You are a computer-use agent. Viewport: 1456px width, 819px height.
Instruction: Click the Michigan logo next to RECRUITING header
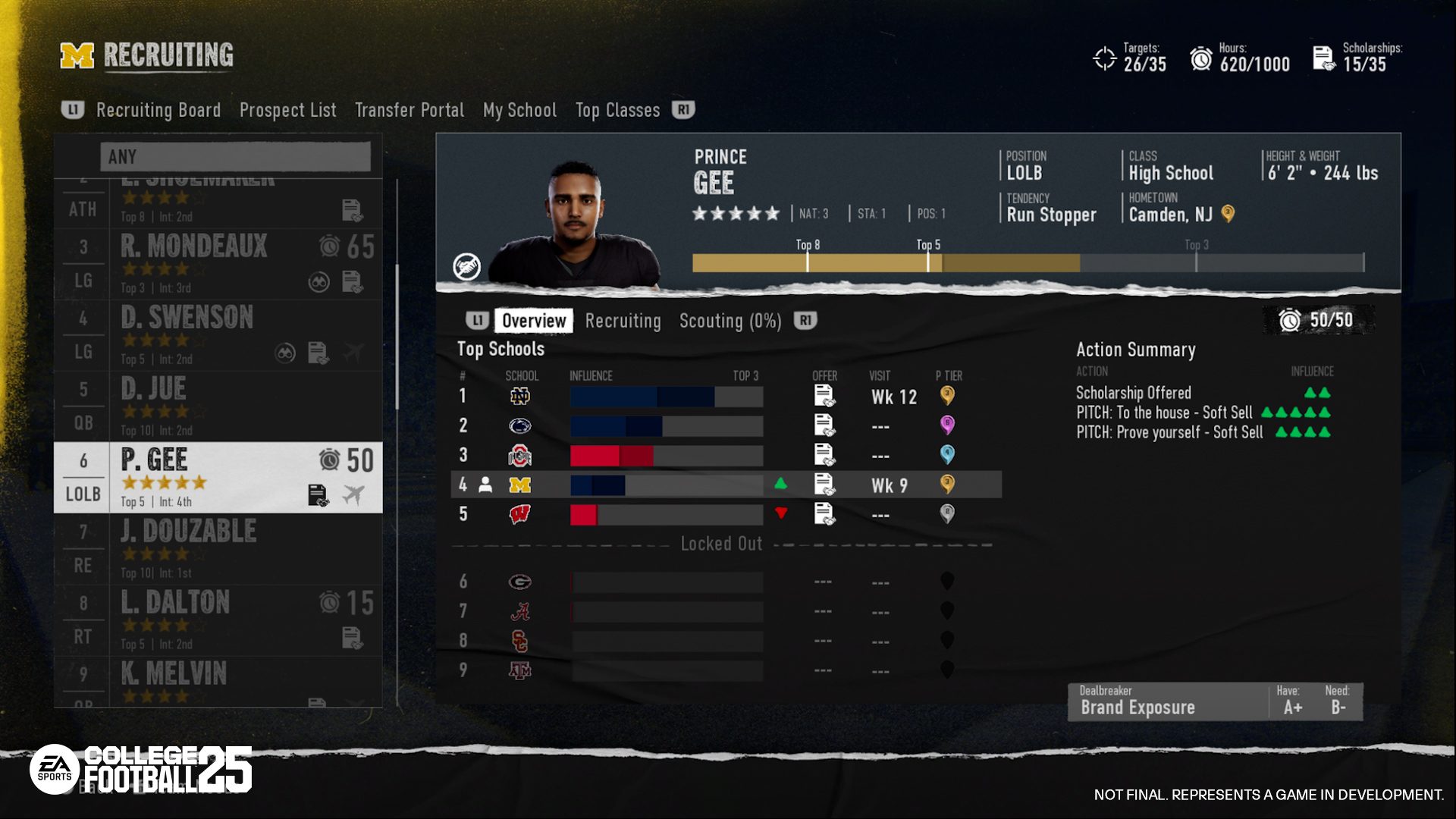(78, 55)
